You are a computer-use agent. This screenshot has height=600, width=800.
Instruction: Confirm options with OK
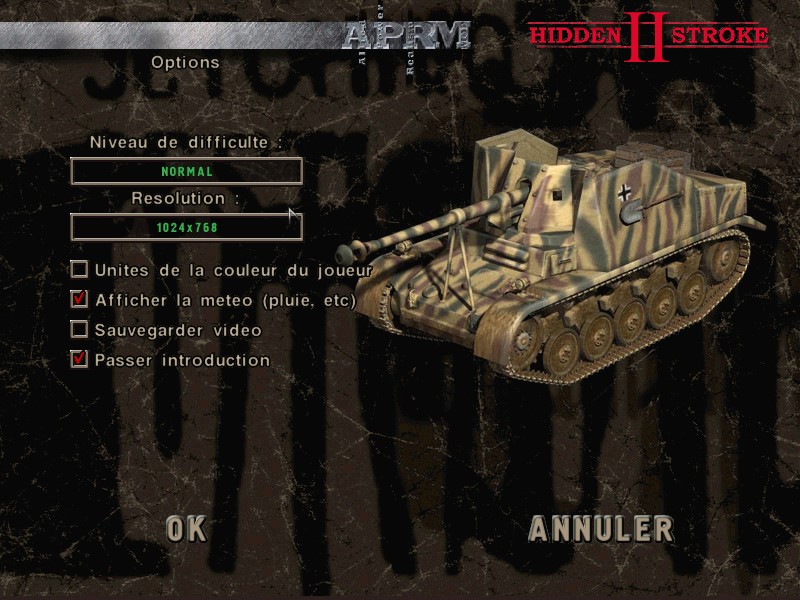pos(187,528)
